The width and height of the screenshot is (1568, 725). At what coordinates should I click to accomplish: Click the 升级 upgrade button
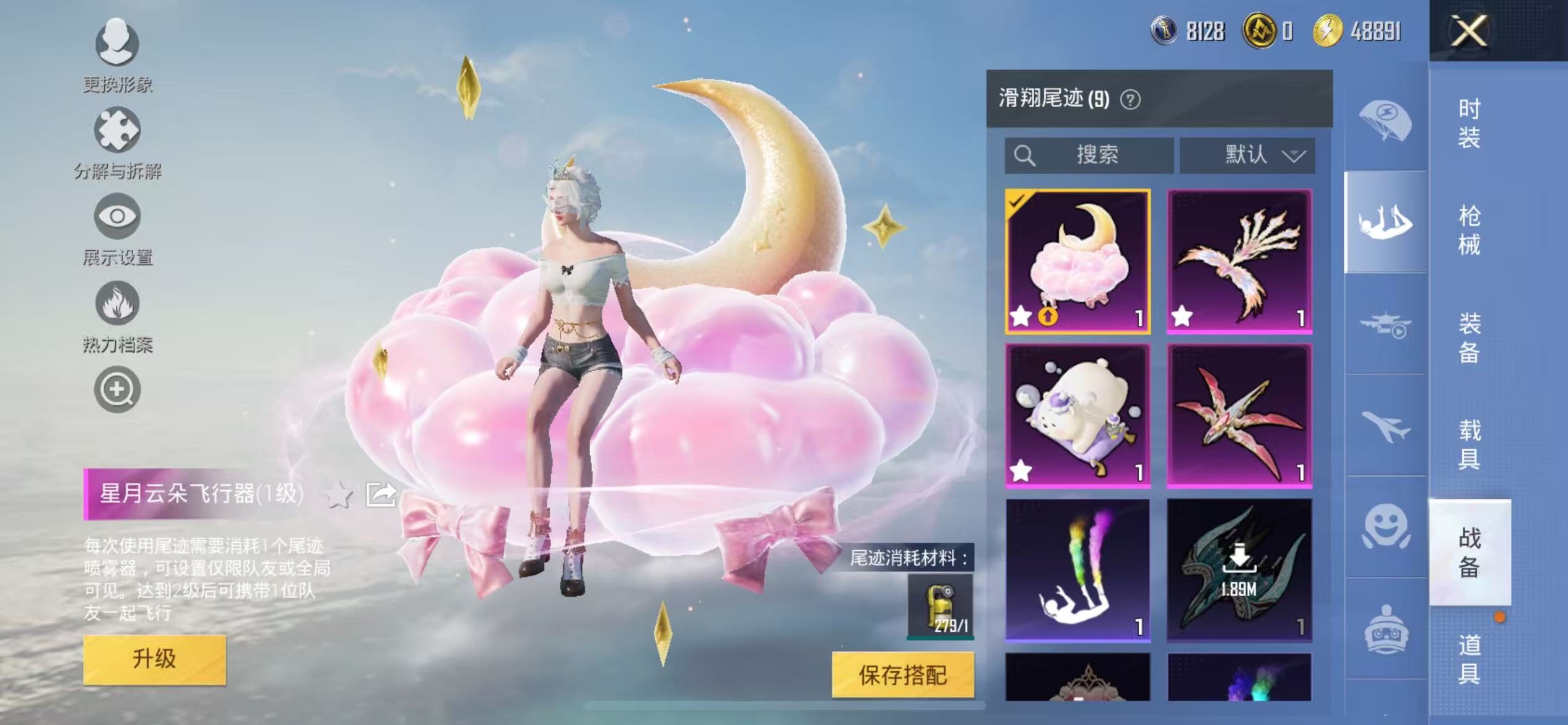click(x=154, y=659)
